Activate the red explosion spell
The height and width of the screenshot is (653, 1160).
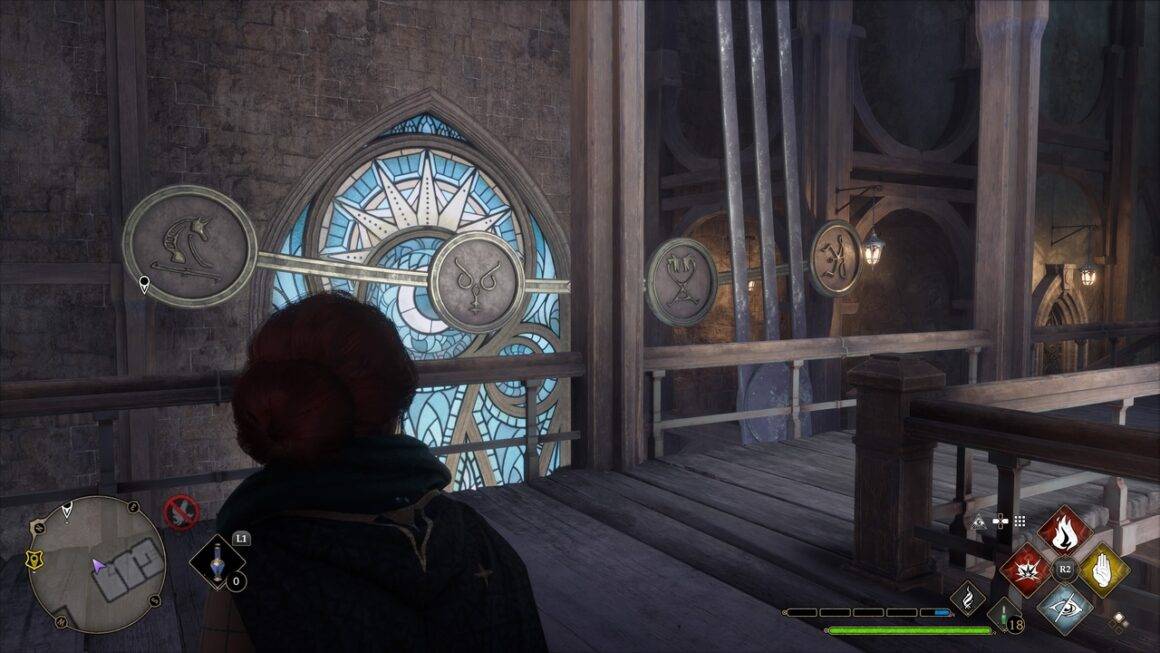coord(1026,570)
